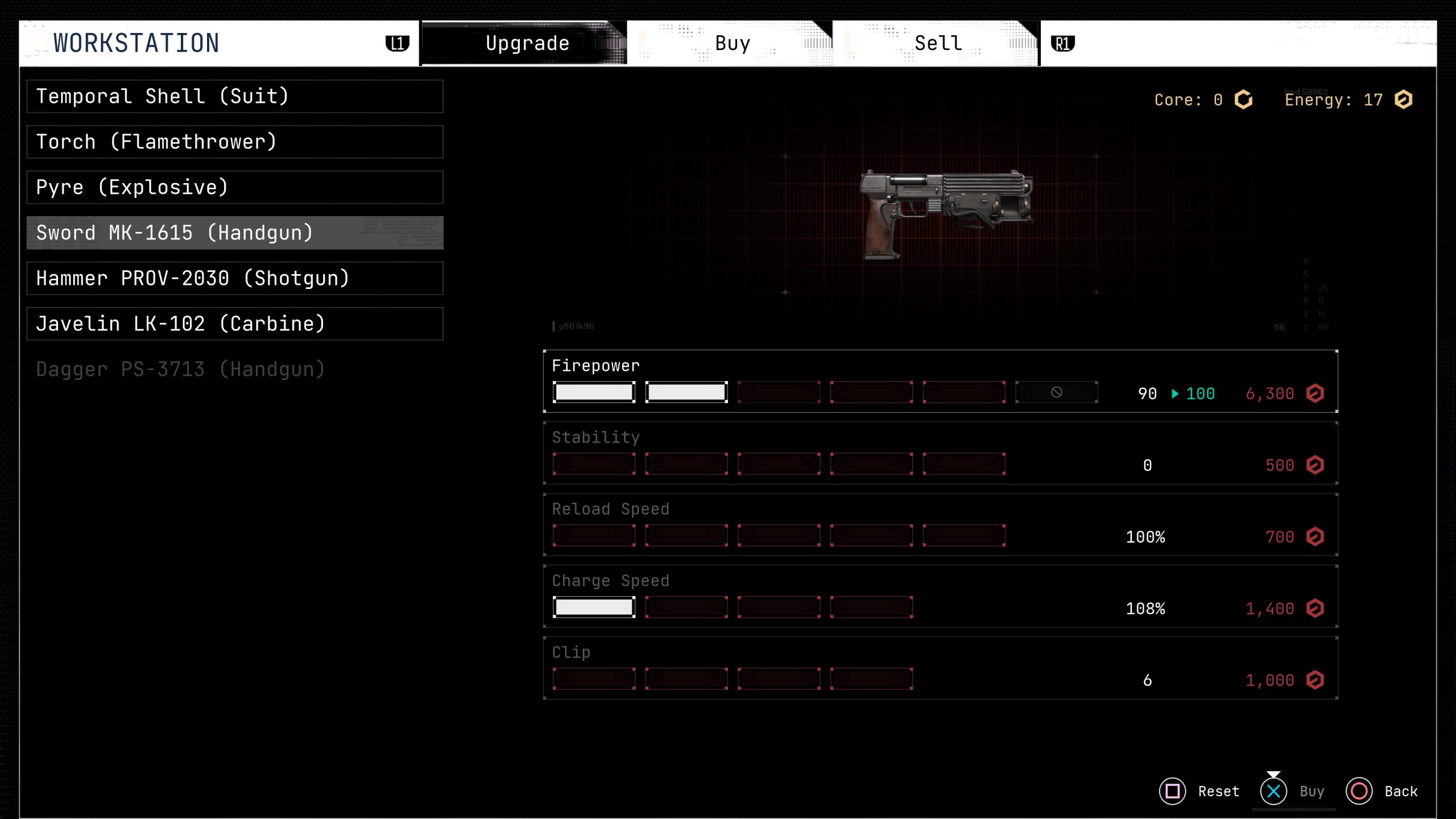Click the Circle icon next to Back

(1360, 791)
